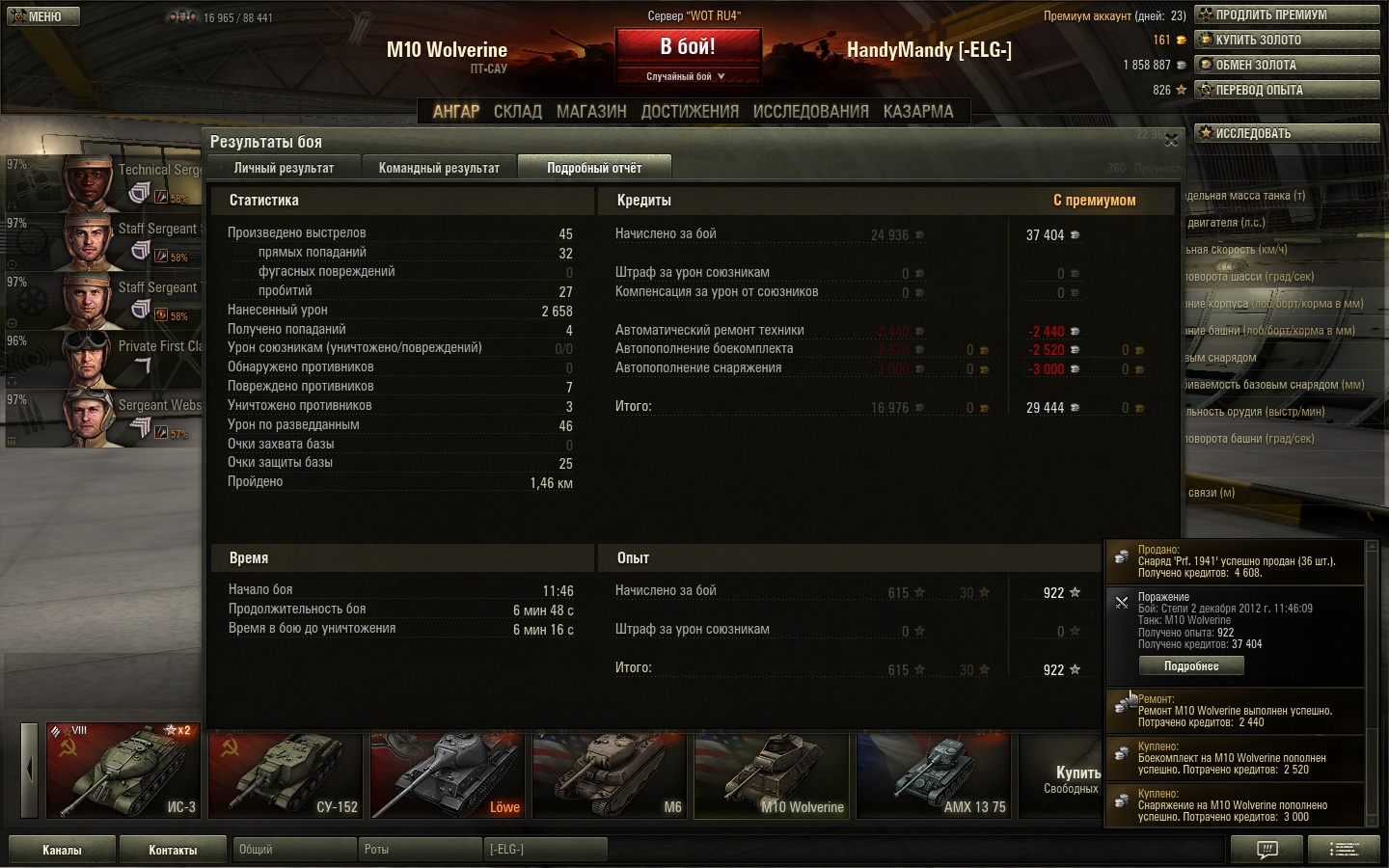The height and width of the screenshot is (868, 1389).
Task: Click КУПИТЬ ЗОЛОТО button
Action: [1287, 40]
